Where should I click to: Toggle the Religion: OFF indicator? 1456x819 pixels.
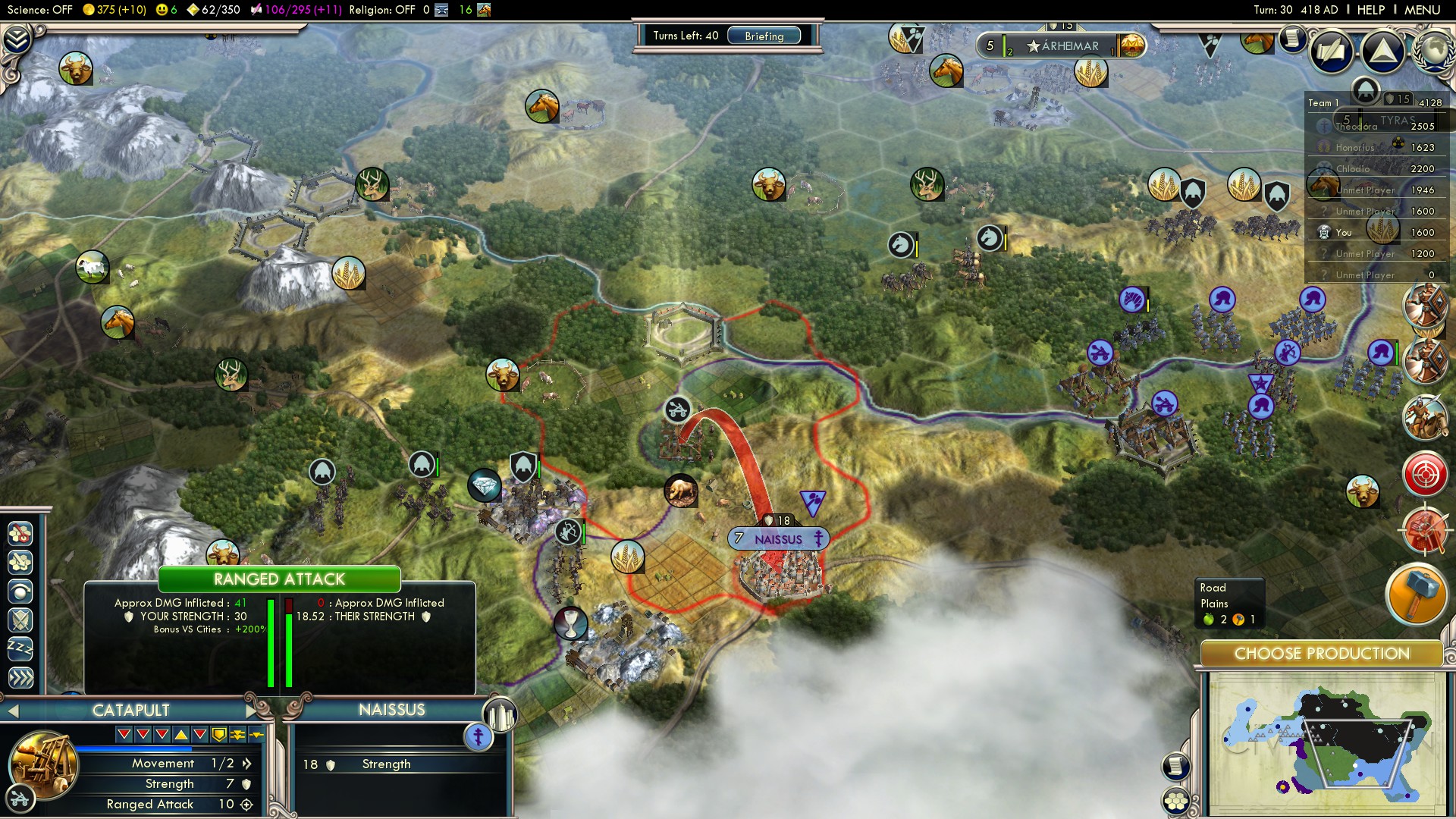tap(383, 10)
